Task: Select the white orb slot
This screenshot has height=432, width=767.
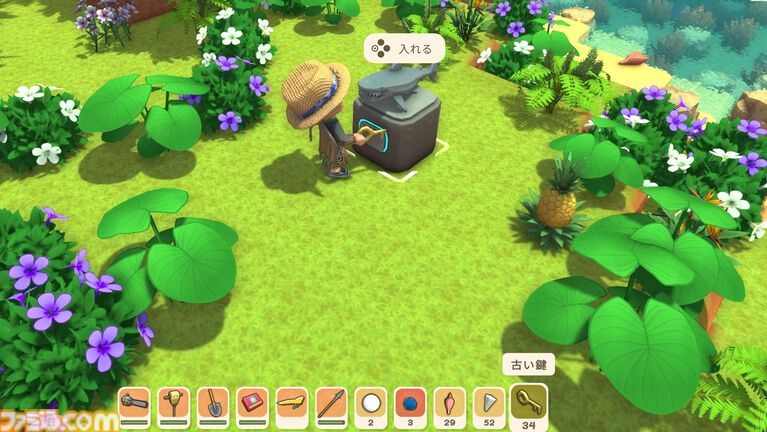Action: pos(371,403)
